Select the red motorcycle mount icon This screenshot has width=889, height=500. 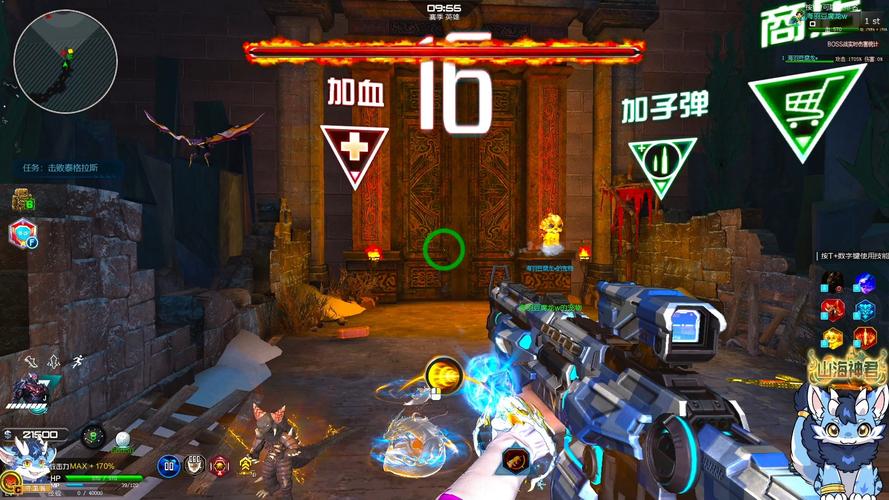[27, 390]
